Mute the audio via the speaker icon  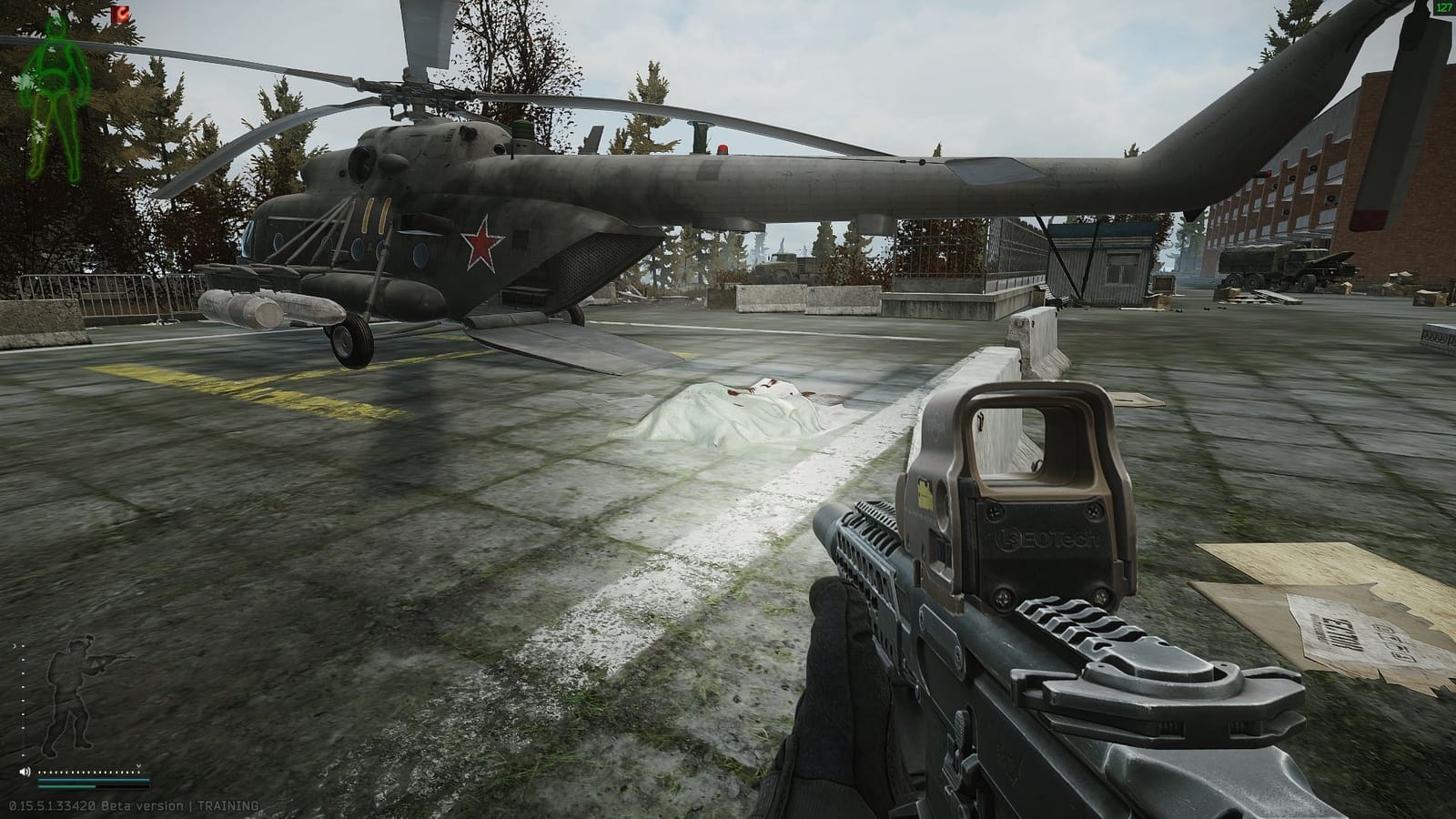pyautogui.click(x=25, y=772)
